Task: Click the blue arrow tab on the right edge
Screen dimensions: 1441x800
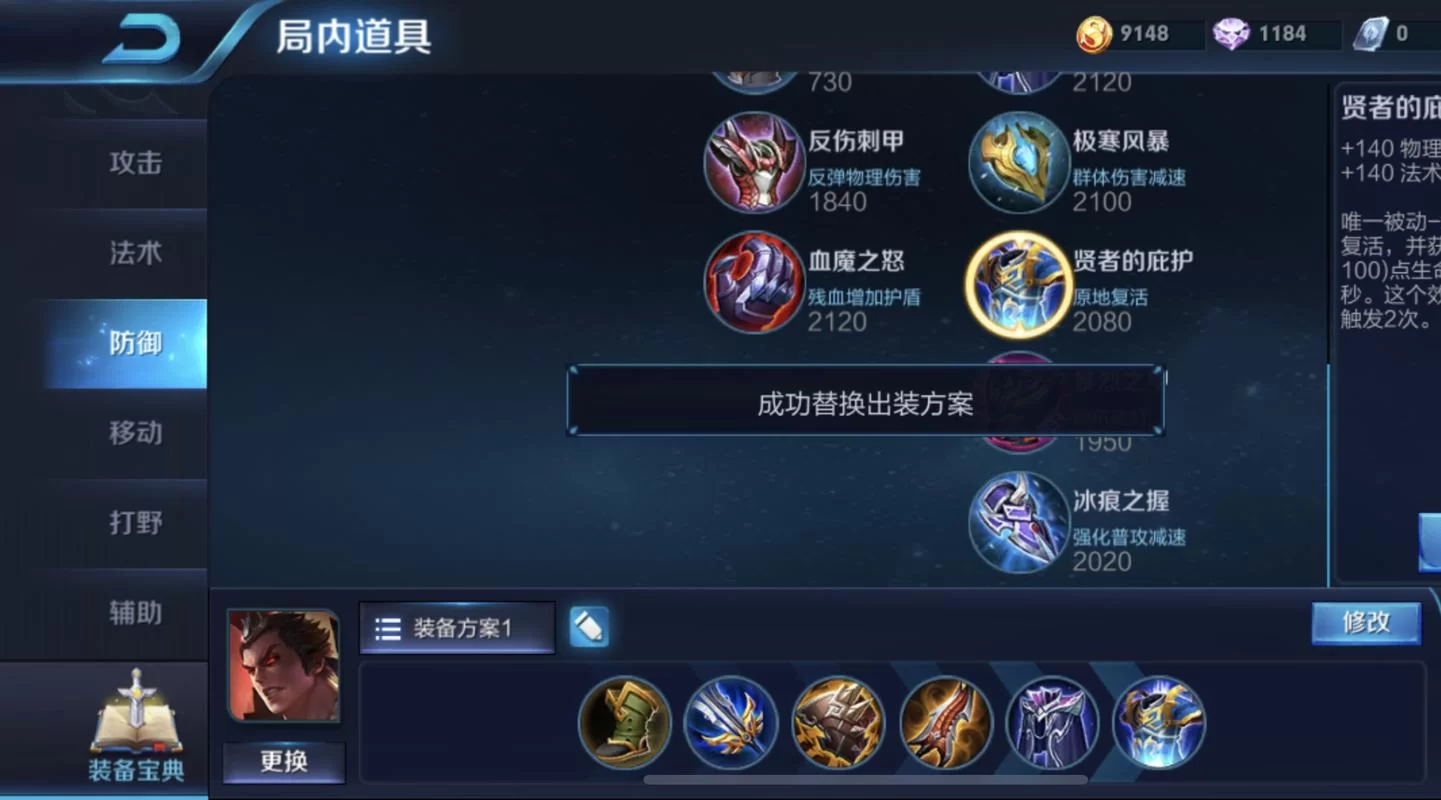Action: tap(1430, 540)
